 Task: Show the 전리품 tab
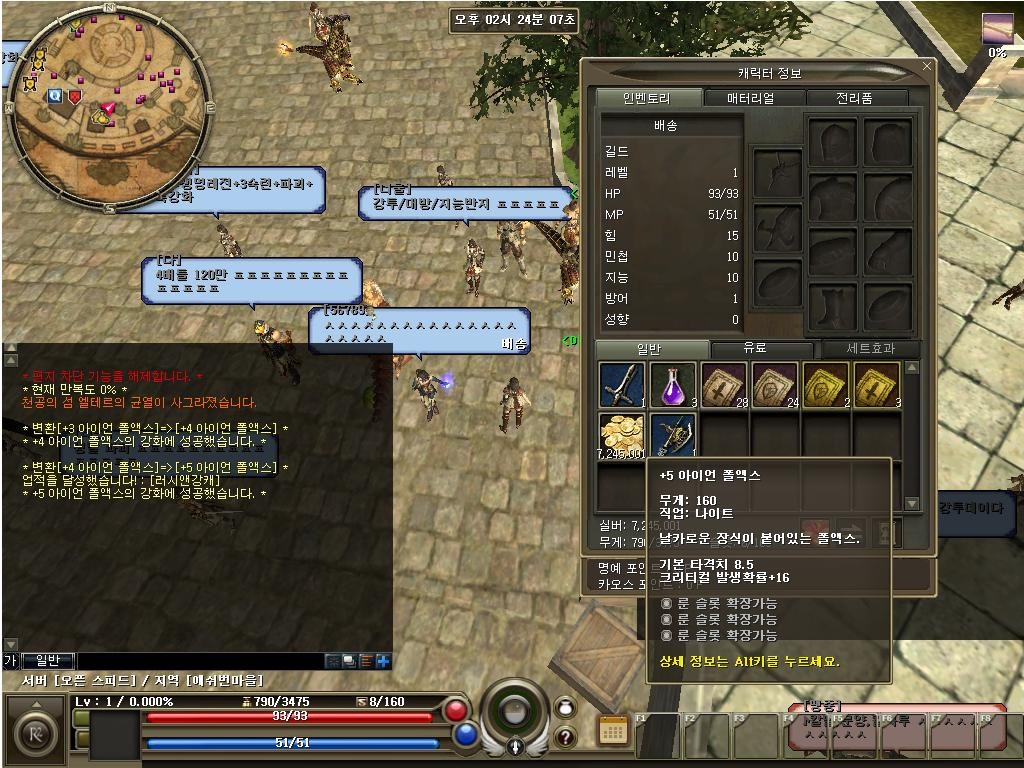(853, 98)
